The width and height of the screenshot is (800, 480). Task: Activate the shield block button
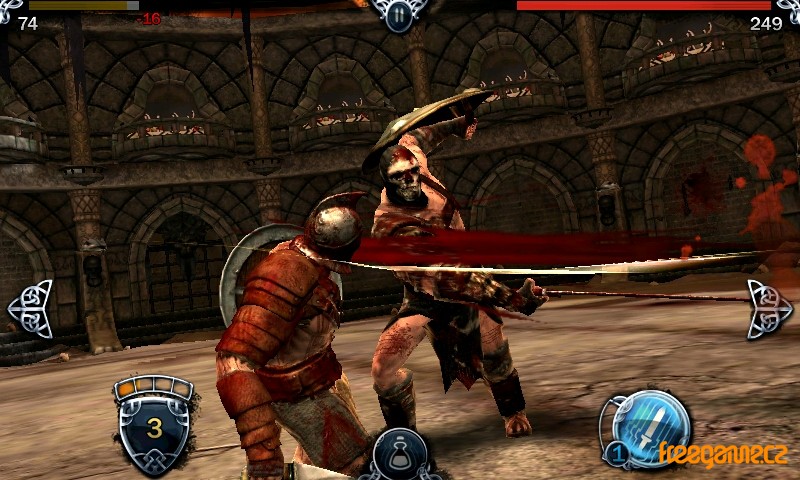click(154, 423)
